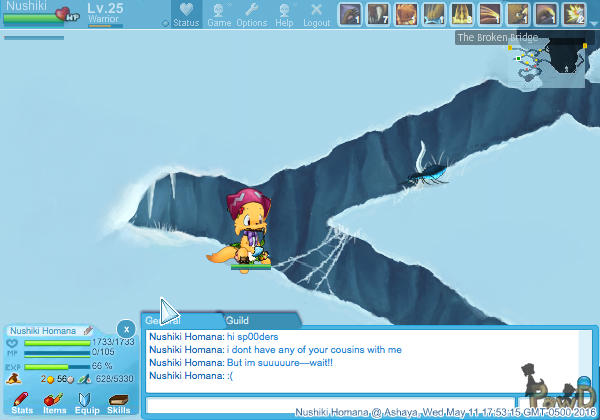Open the Game menu

click(219, 14)
